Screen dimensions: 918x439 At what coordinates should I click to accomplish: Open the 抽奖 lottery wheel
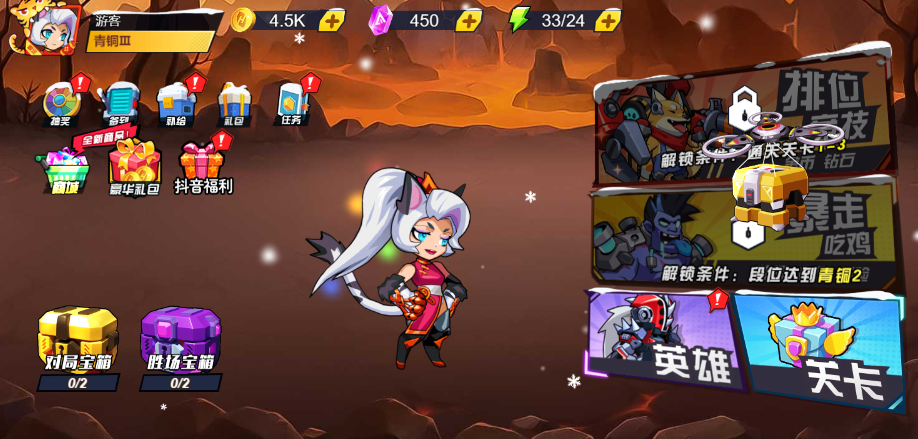(61, 104)
